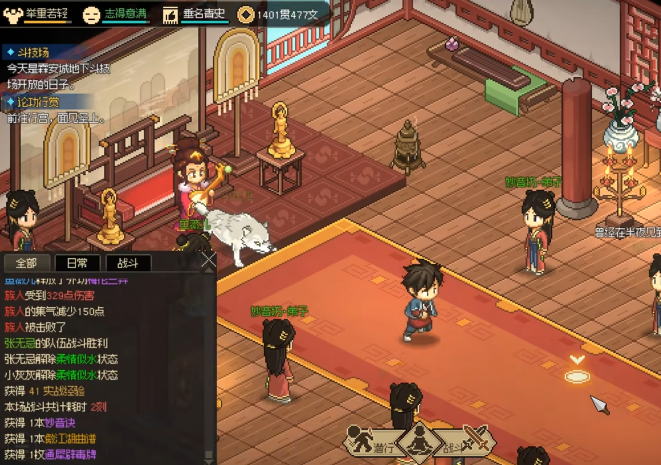The image size is (661, 465).
Task: Select the 论功行赏 quest entry
Action: (38, 102)
